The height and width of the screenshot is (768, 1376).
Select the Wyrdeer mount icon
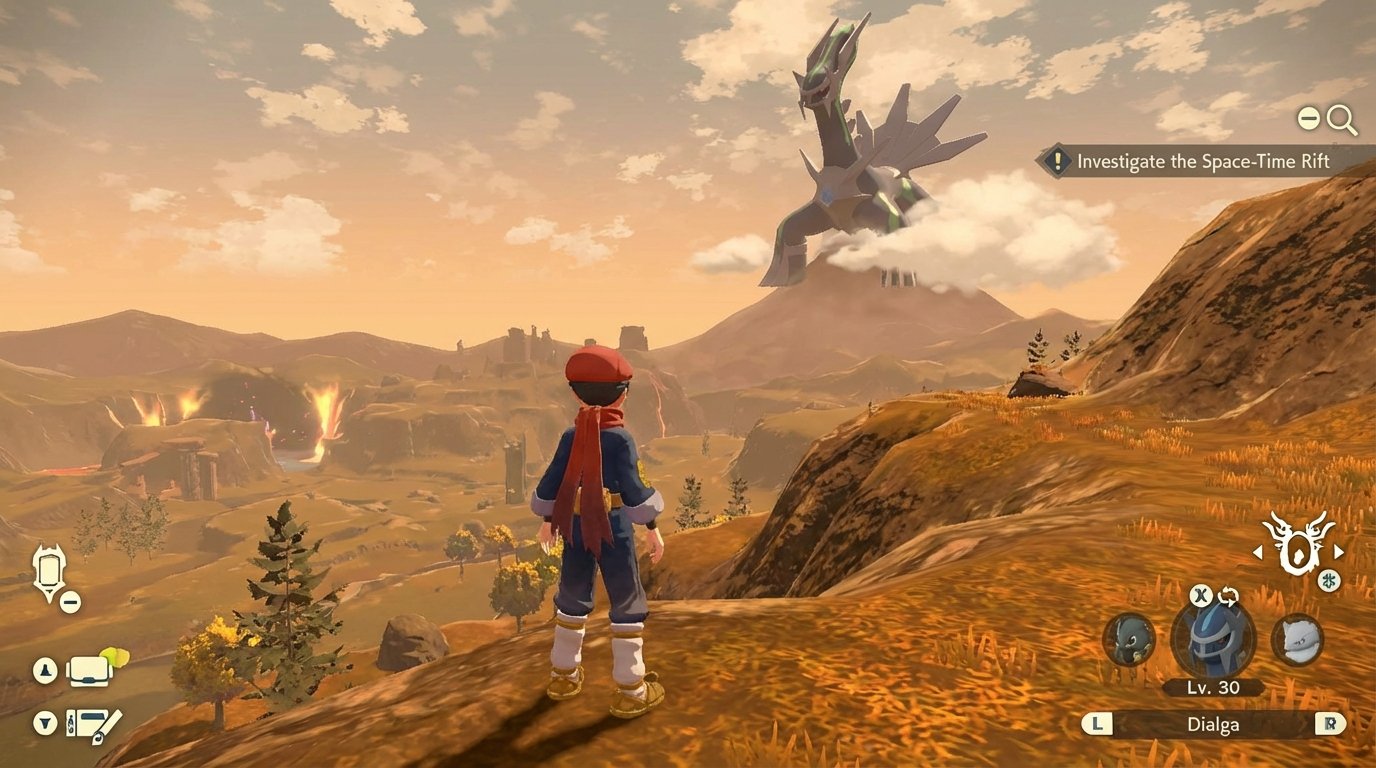(x=1297, y=549)
